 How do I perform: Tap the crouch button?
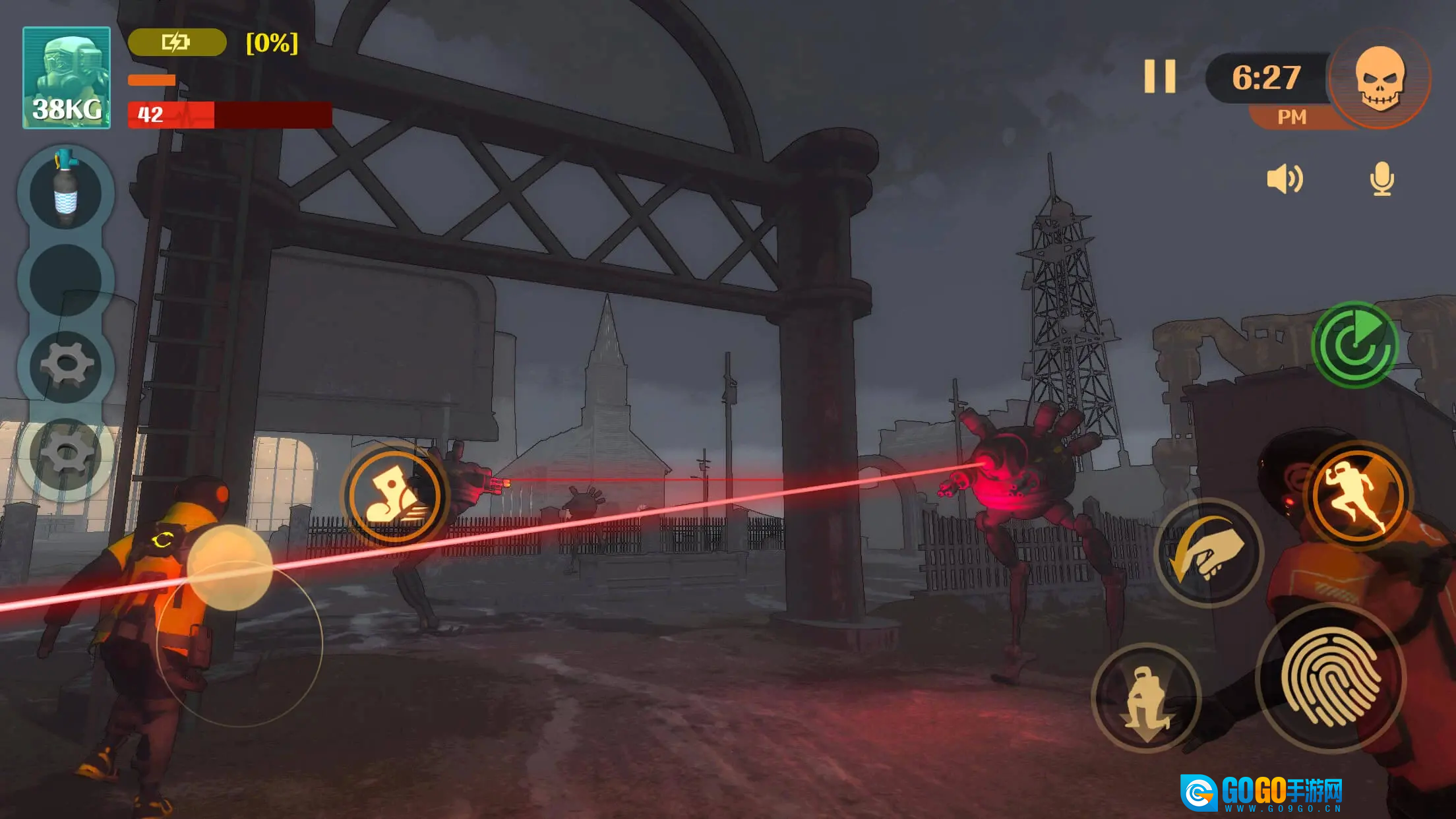(x=1146, y=698)
